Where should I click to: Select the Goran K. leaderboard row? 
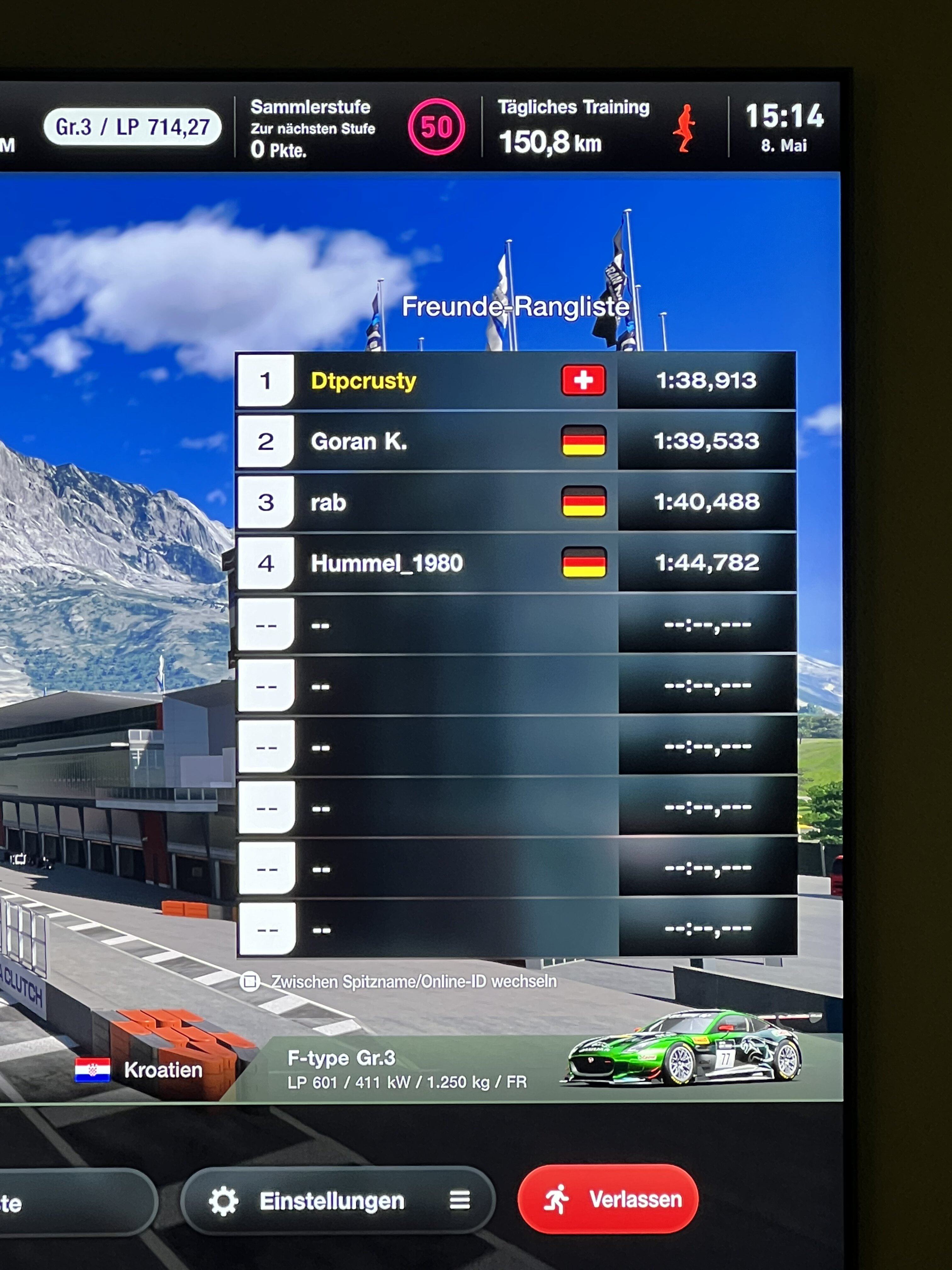[515, 442]
